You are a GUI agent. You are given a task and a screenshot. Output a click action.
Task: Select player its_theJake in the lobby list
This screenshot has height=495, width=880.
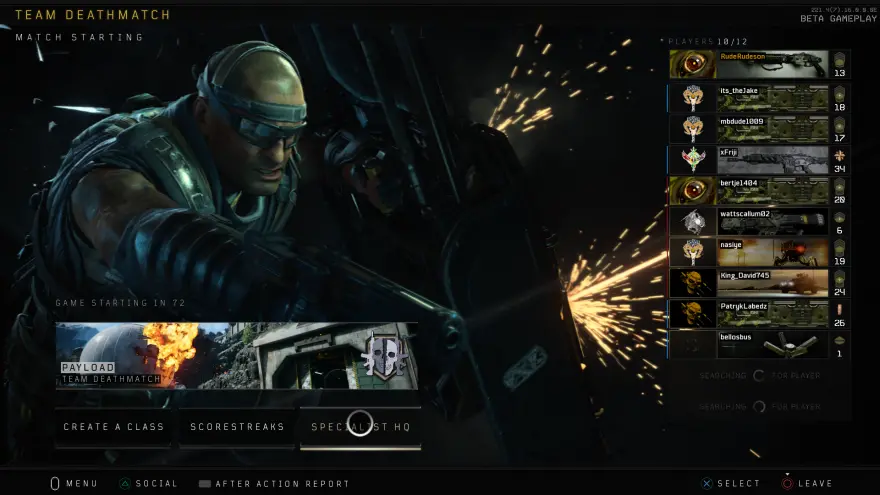tap(759, 97)
